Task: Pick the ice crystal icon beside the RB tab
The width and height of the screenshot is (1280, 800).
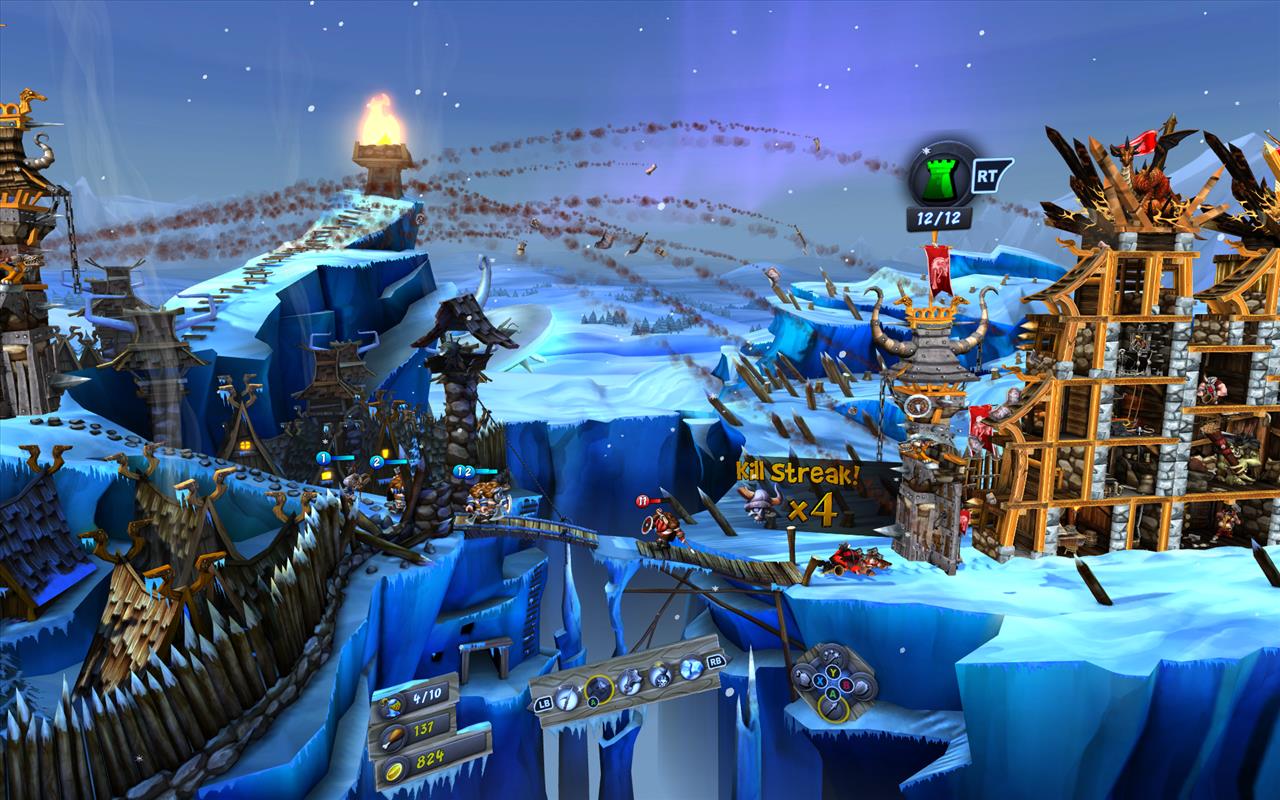Action: click(689, 667)
